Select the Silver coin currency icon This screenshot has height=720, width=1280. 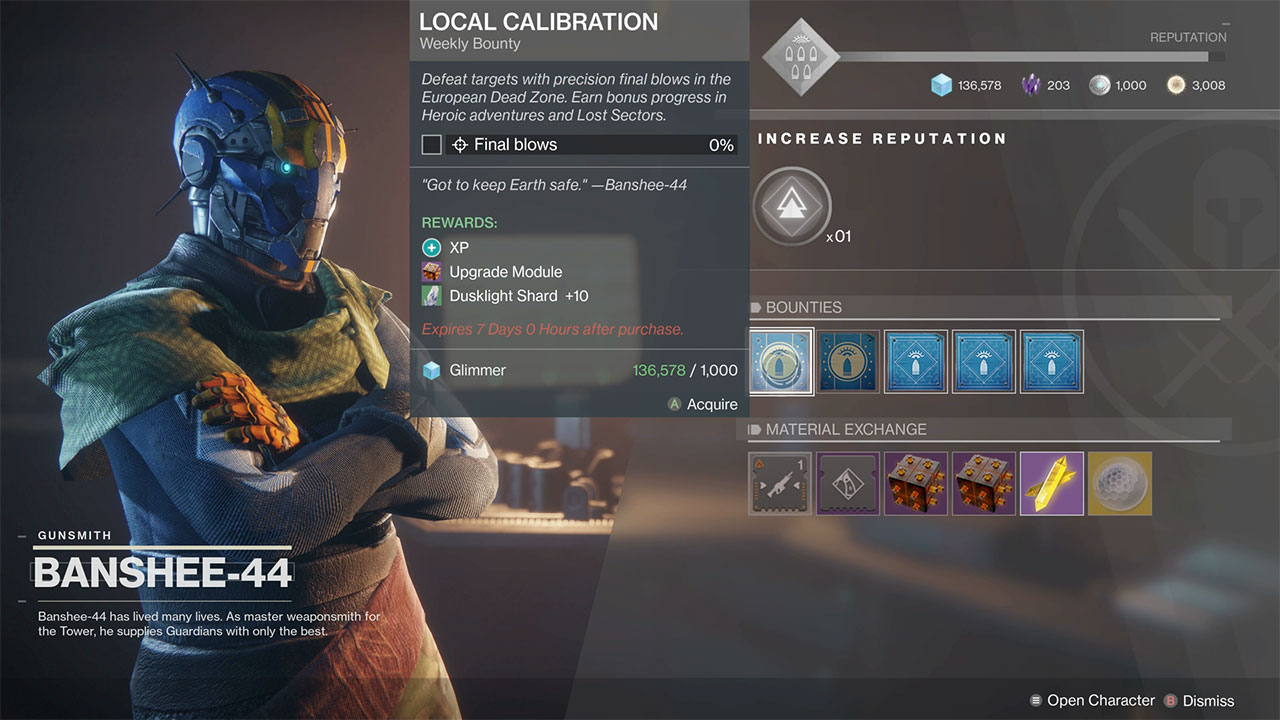click(1101, 85)
